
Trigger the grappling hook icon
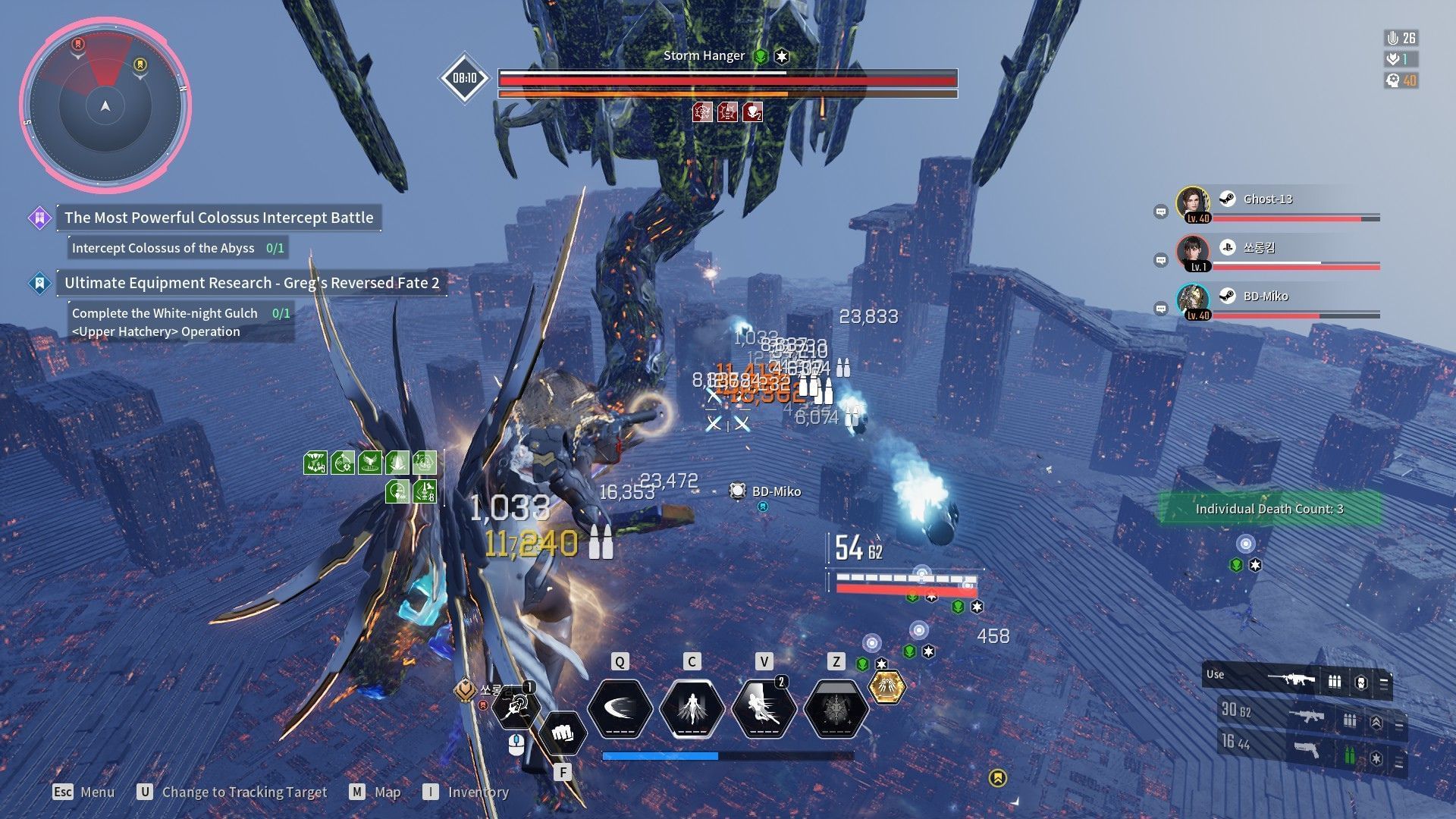point(516,707)
